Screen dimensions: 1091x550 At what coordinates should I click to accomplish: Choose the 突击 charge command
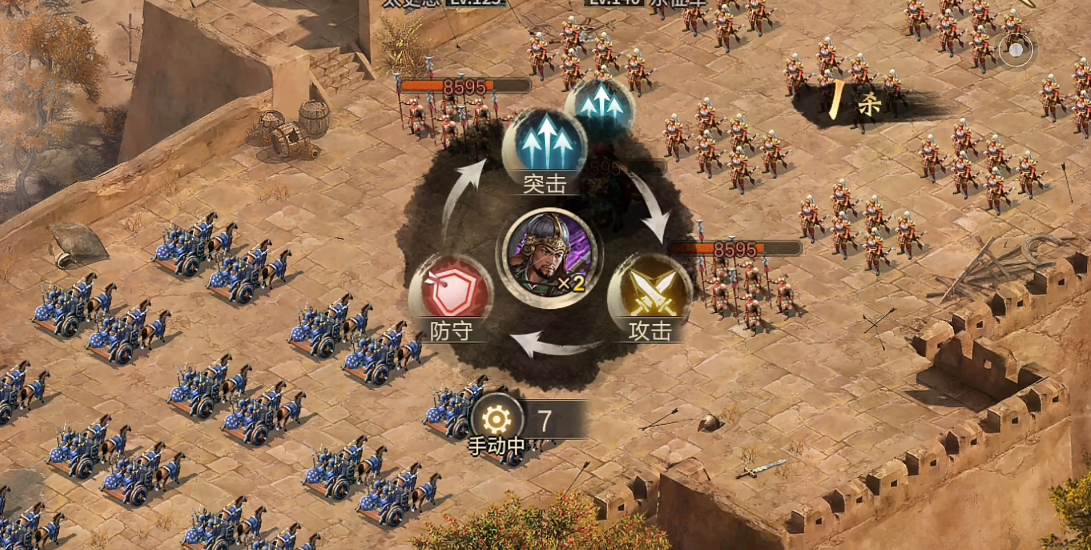(x=544, y=147)
